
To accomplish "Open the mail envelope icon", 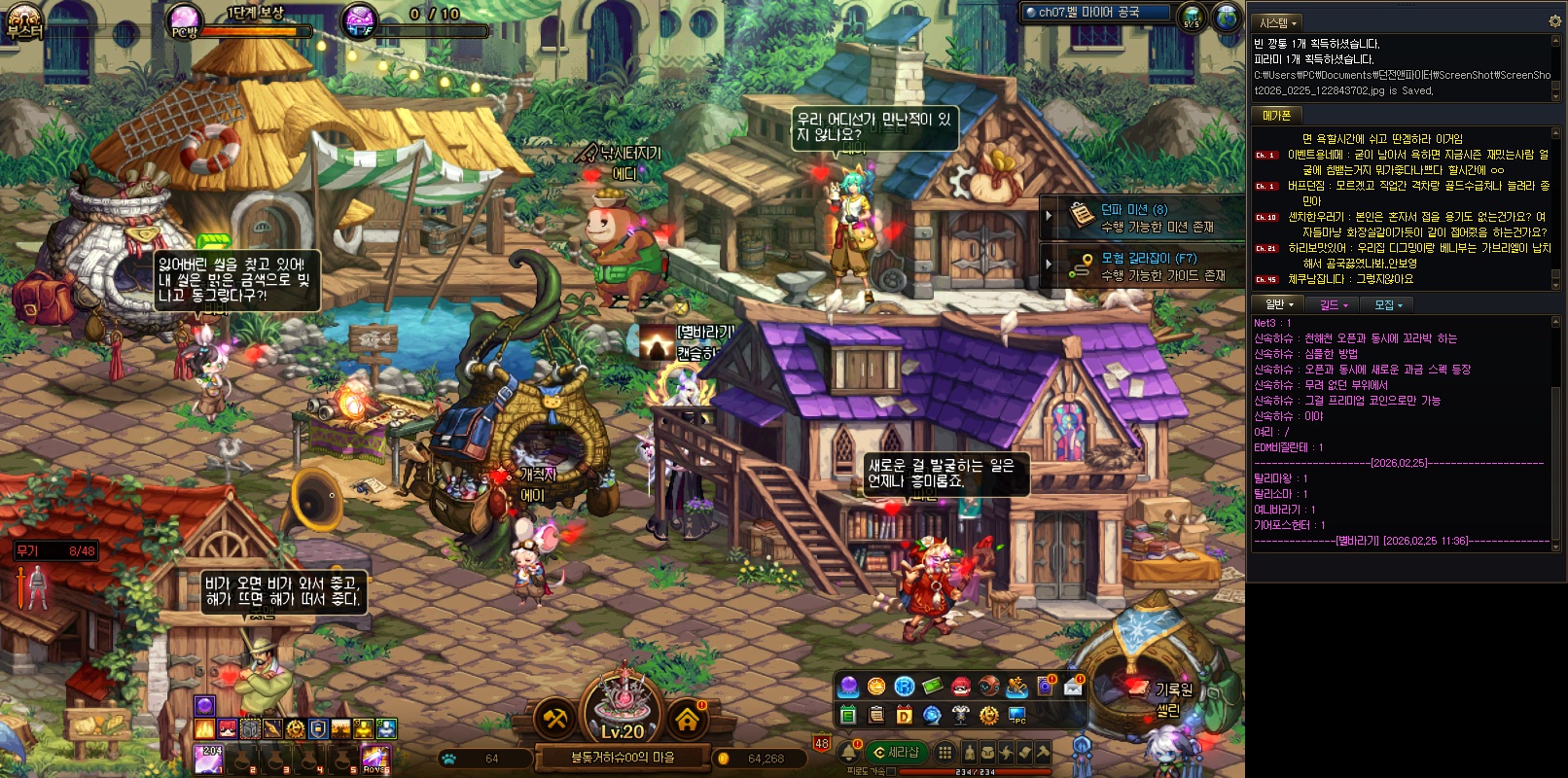I will [1073, 687].
